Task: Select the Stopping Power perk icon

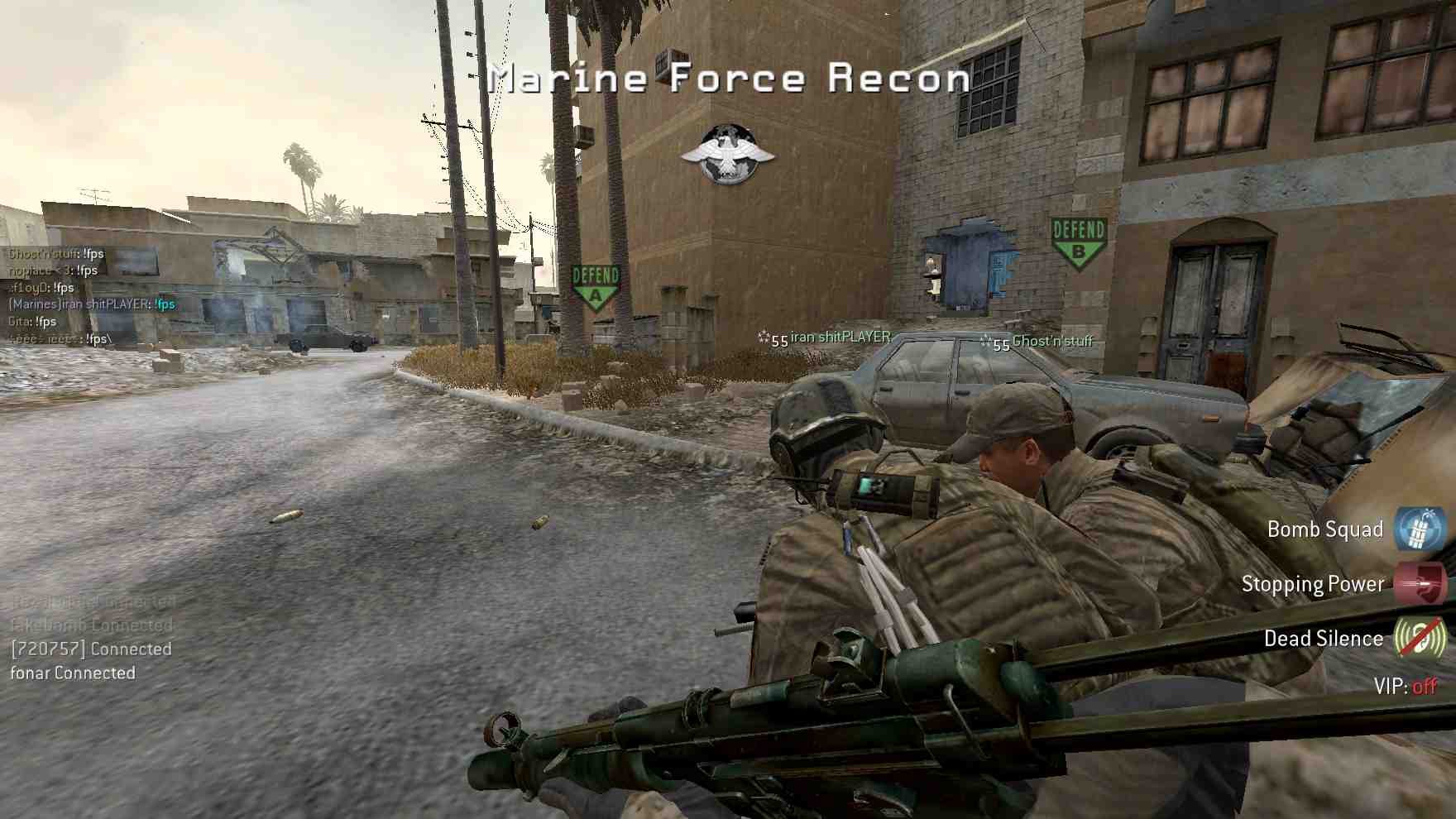Action: [x=1420, y=584]
